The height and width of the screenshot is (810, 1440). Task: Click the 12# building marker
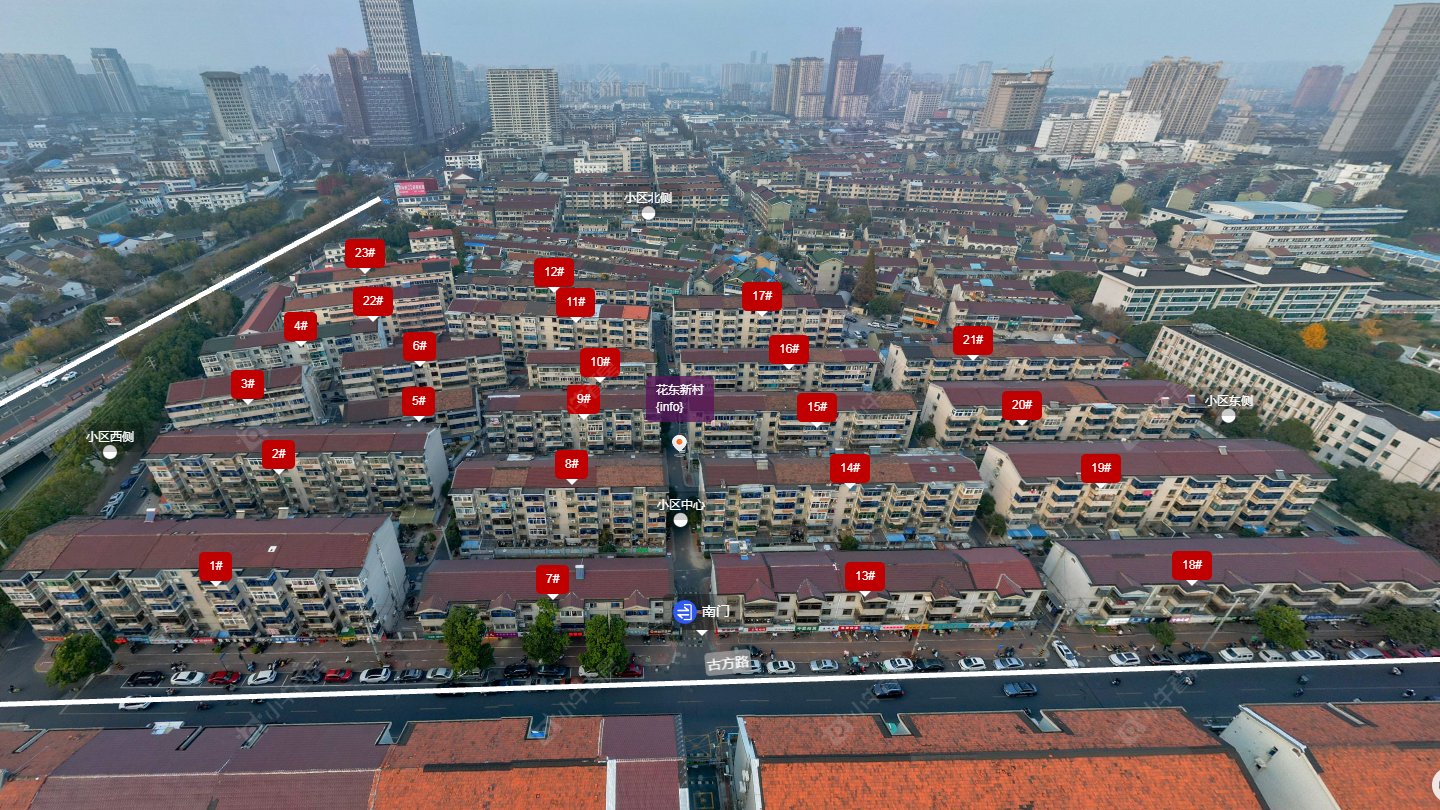coord(553,272)
